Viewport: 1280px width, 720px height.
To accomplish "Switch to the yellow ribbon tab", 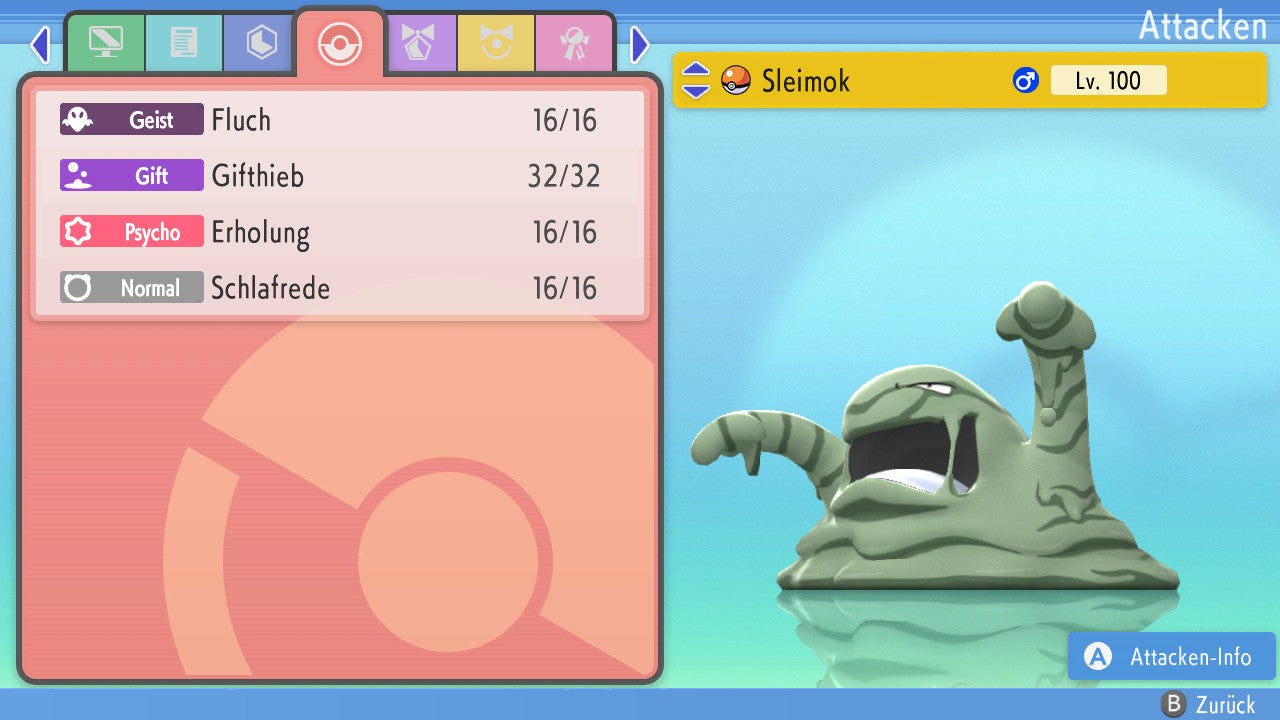I will pyautogui.click(x=496, y=43).
